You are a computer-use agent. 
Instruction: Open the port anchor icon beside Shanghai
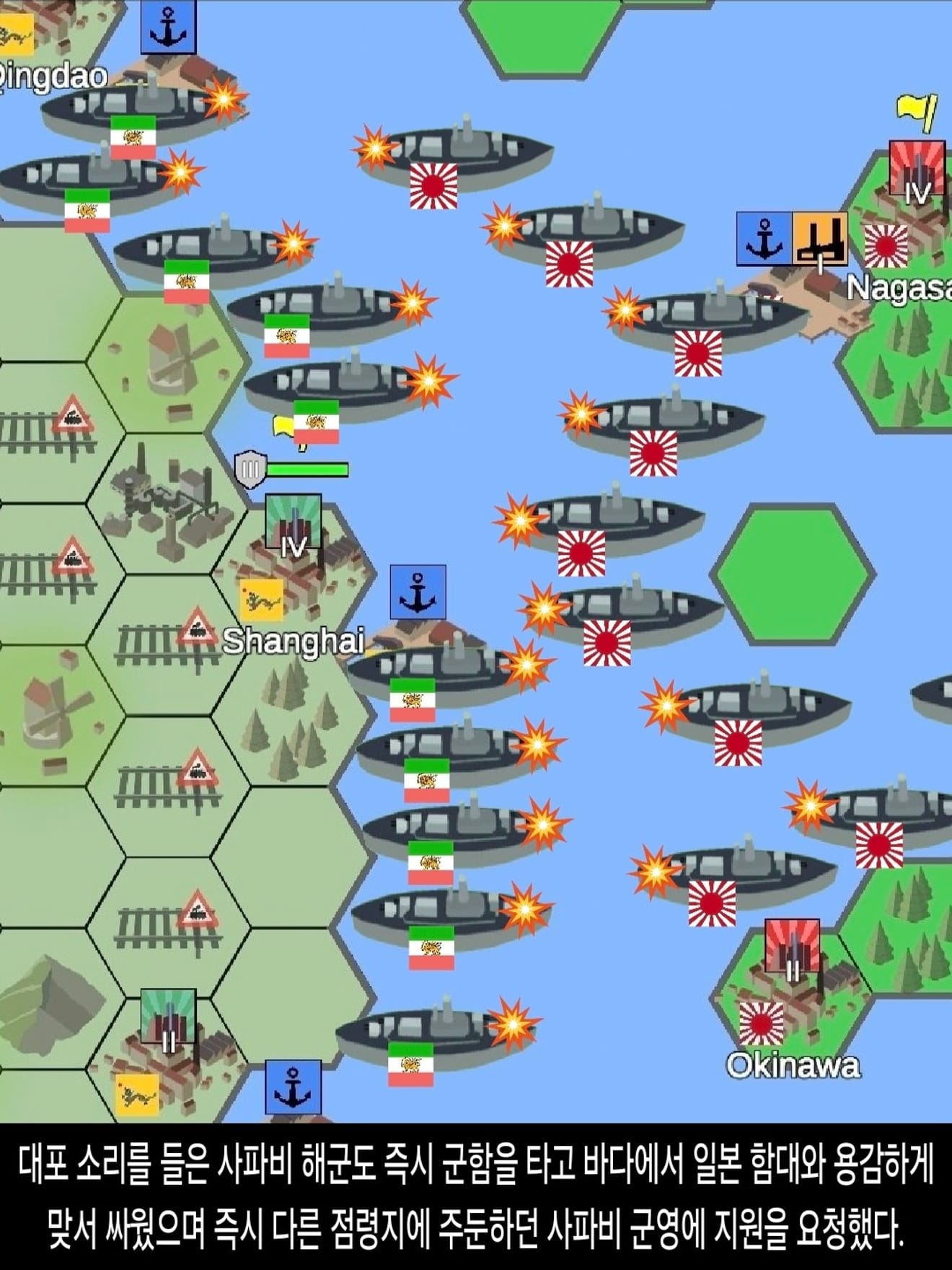[418, 592]
